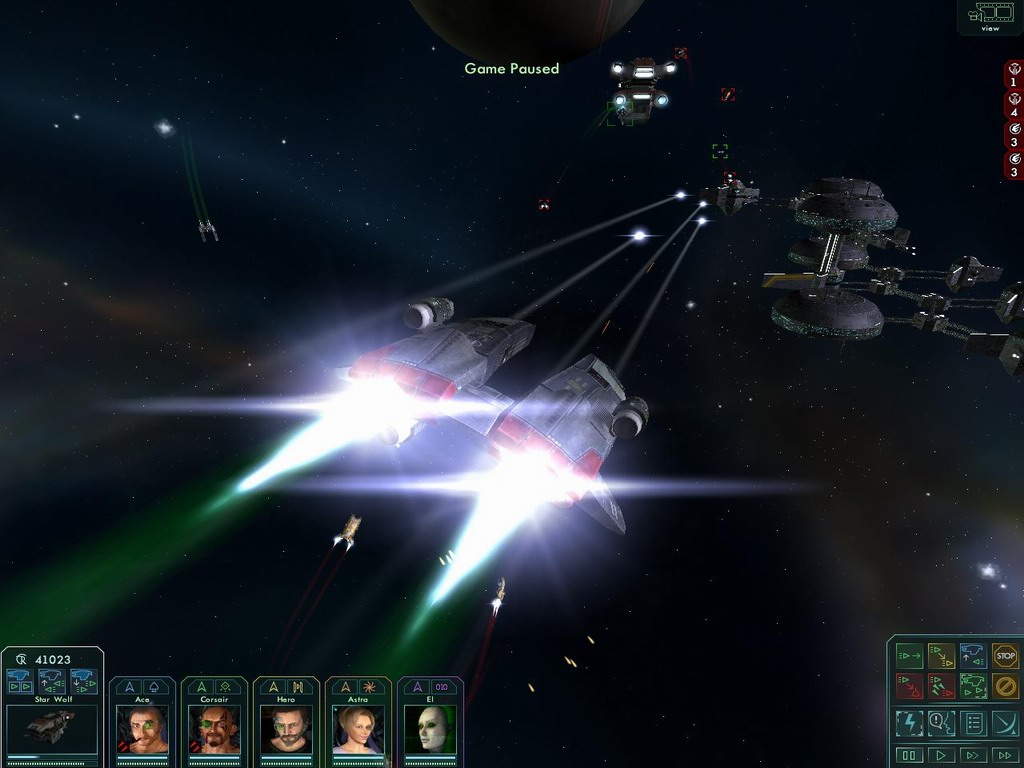Click the red attack target order button
Image resolution: width=1024 pixels, height=768 pixels.
pyautogui.click(x=909, y=686)
